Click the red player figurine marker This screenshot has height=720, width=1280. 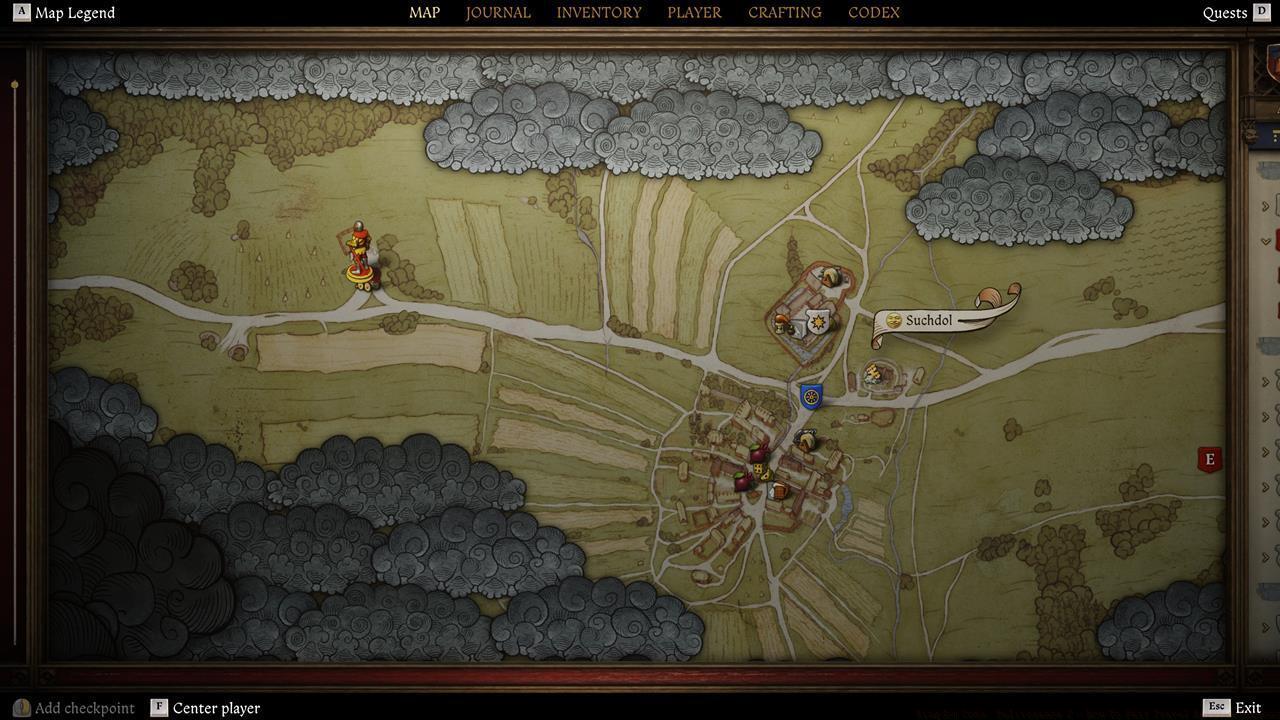click(x=360, y=258)
